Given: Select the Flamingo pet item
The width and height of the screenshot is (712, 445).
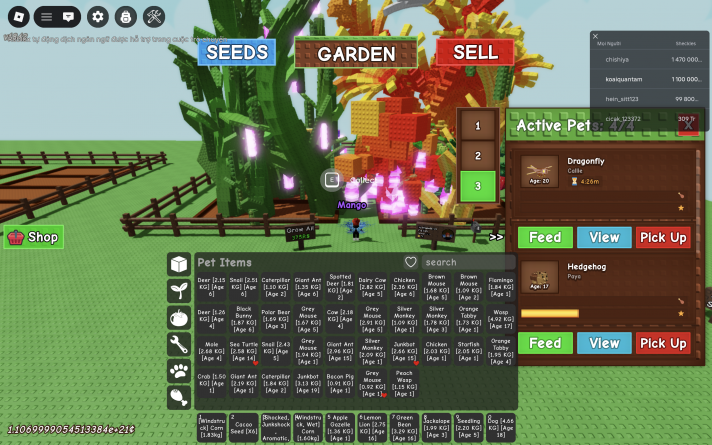Looking at the screenshot, I should [x=501, y=288].
